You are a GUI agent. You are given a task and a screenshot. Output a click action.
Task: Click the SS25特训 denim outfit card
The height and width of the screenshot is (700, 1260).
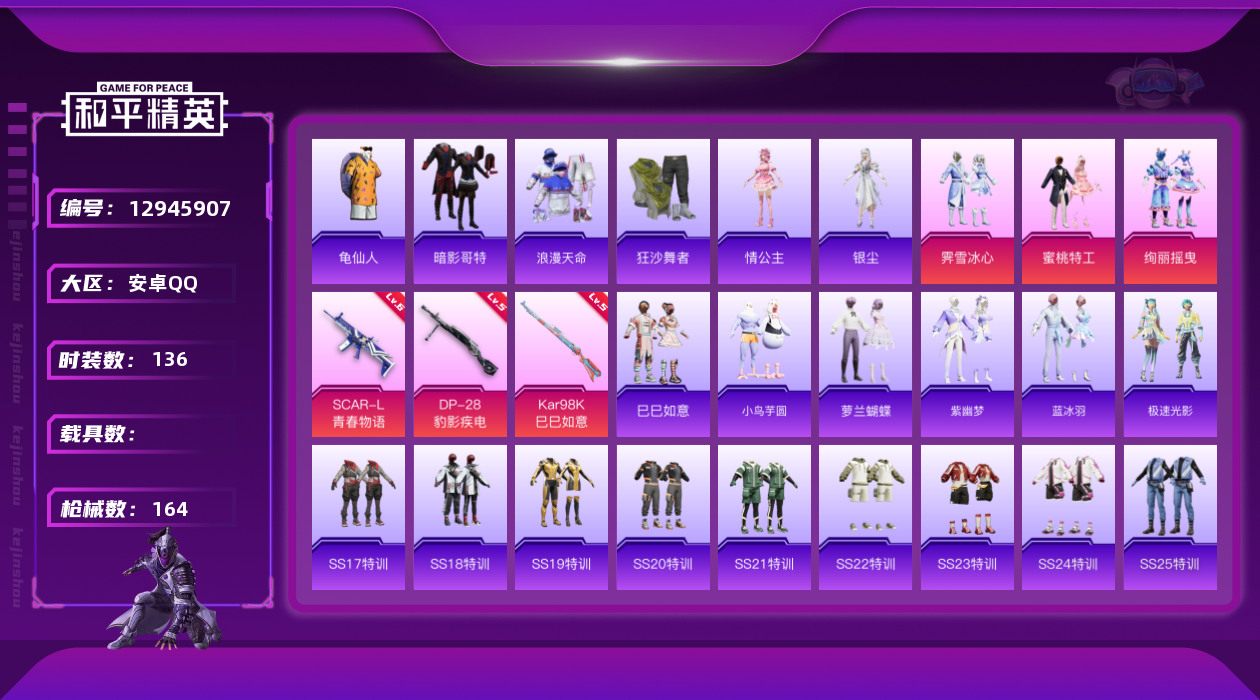pos(1170,517)
